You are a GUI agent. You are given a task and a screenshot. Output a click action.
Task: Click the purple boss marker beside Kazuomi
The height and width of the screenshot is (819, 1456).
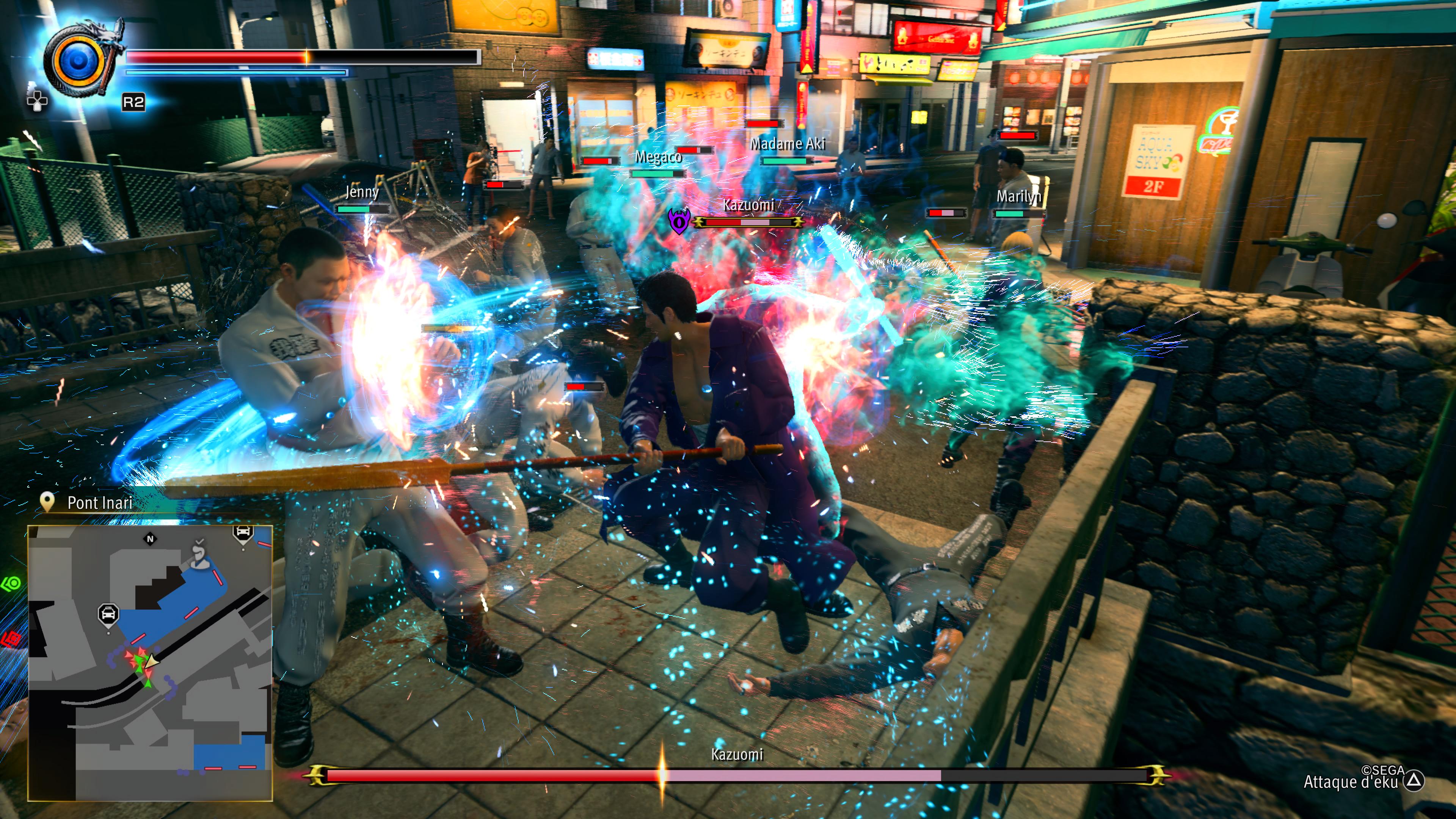(x=678, y=221)
